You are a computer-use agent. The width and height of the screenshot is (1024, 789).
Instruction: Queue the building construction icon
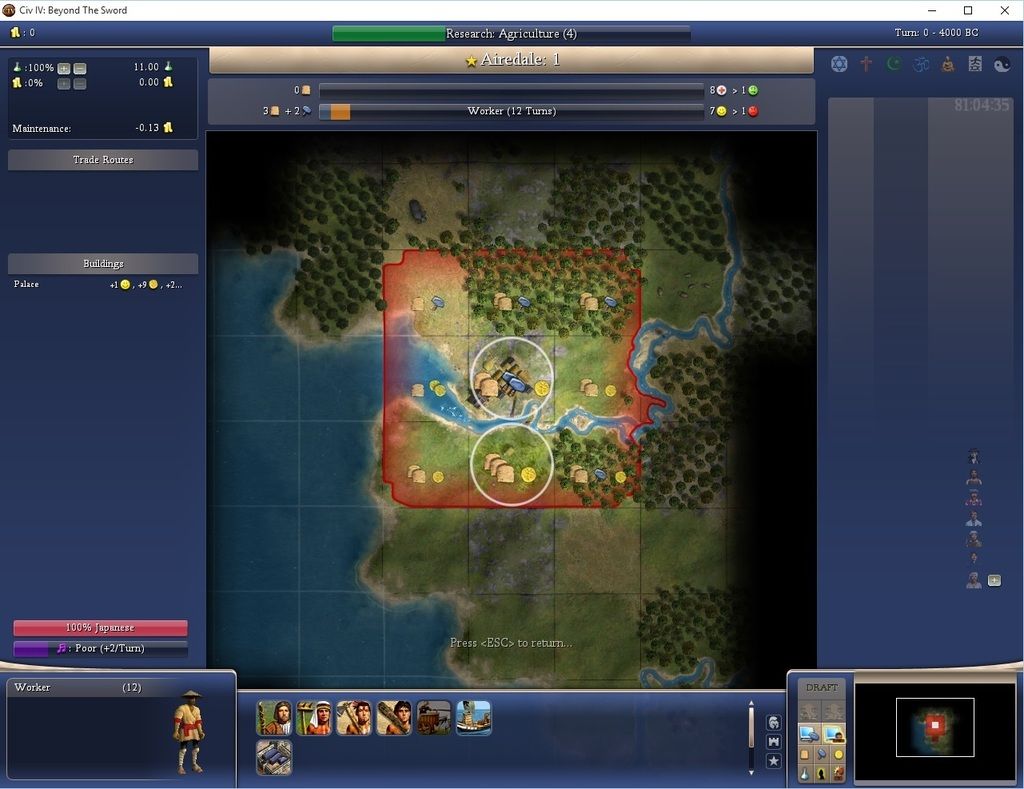274,757
